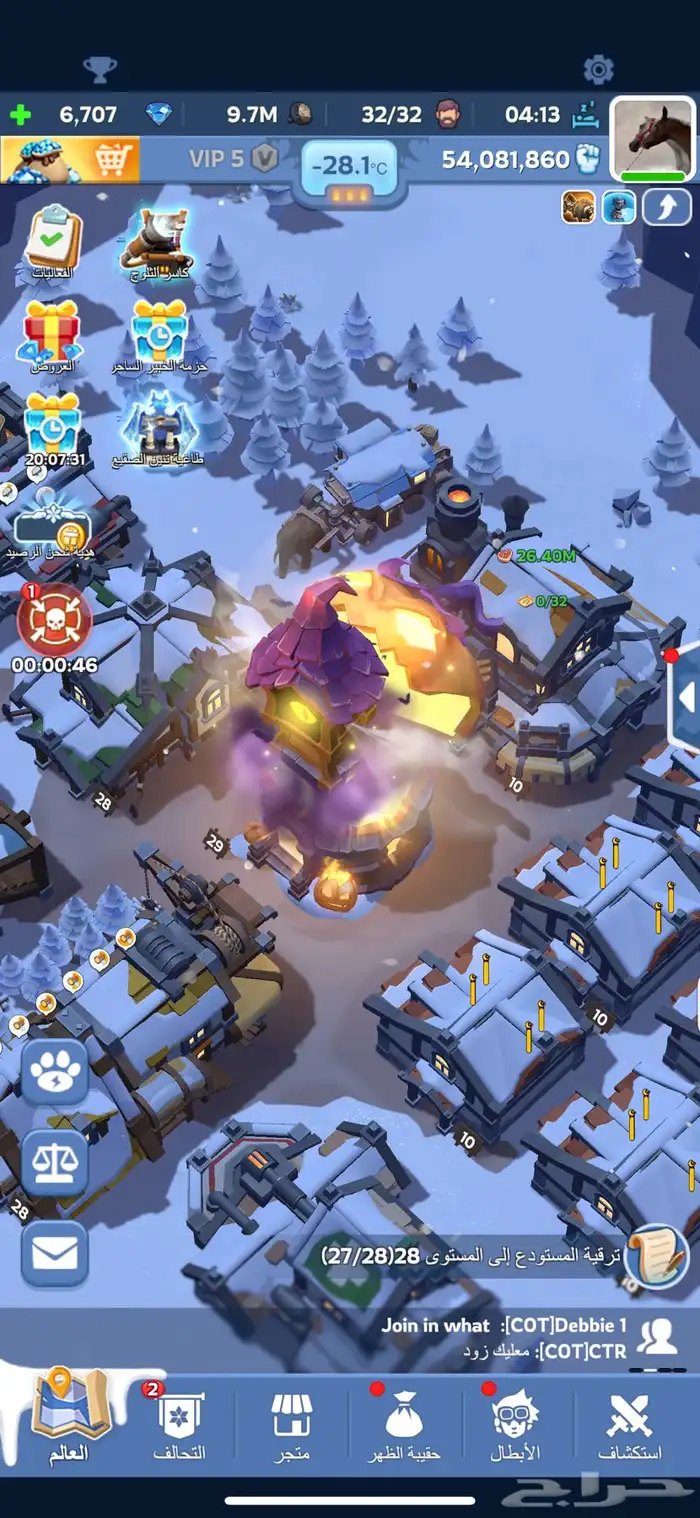Open the balance scales button
The image size is (700, 1518).
(x=55, y=1163)
